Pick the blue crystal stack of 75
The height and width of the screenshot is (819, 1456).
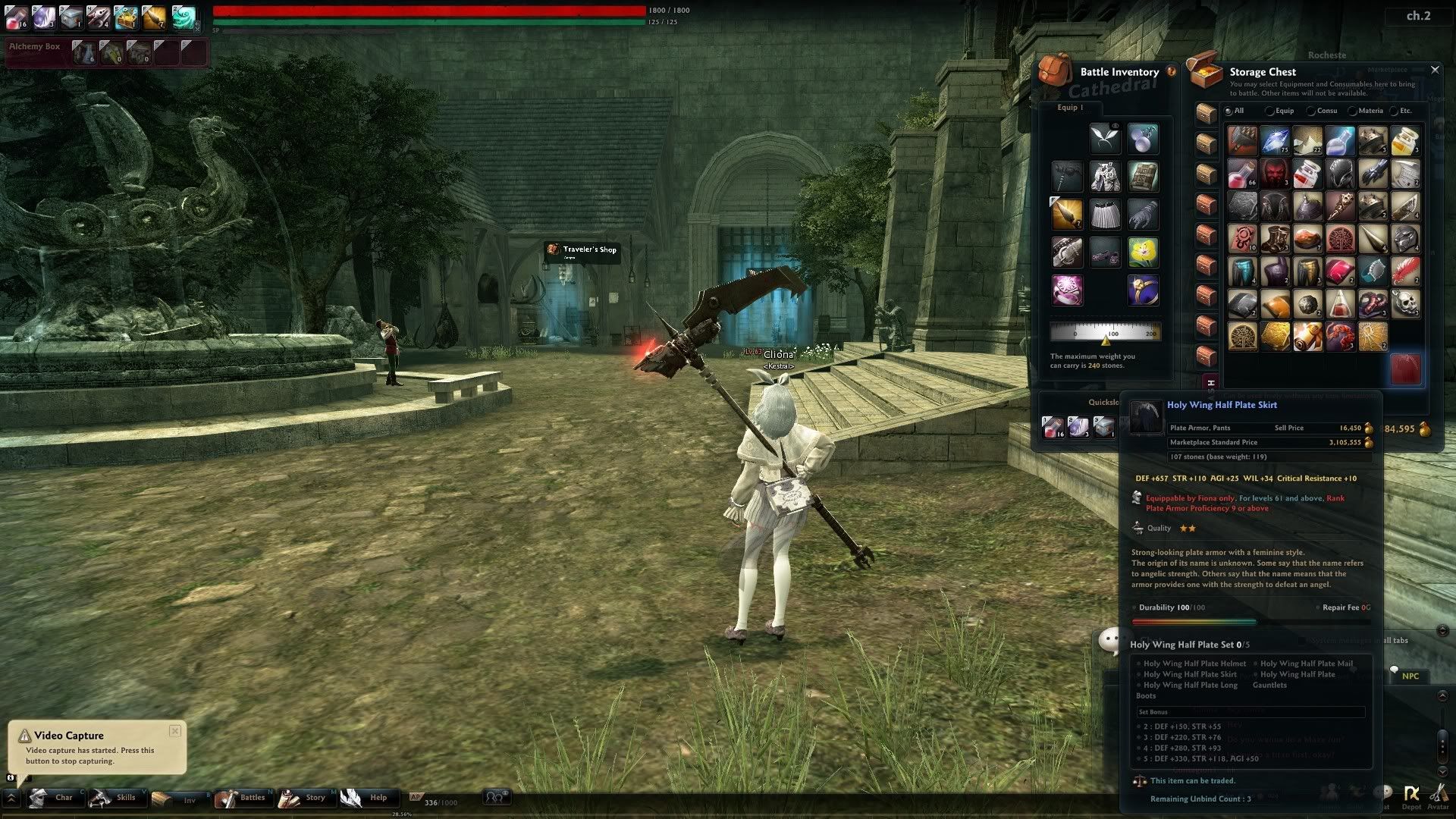tap(1275, 141)
